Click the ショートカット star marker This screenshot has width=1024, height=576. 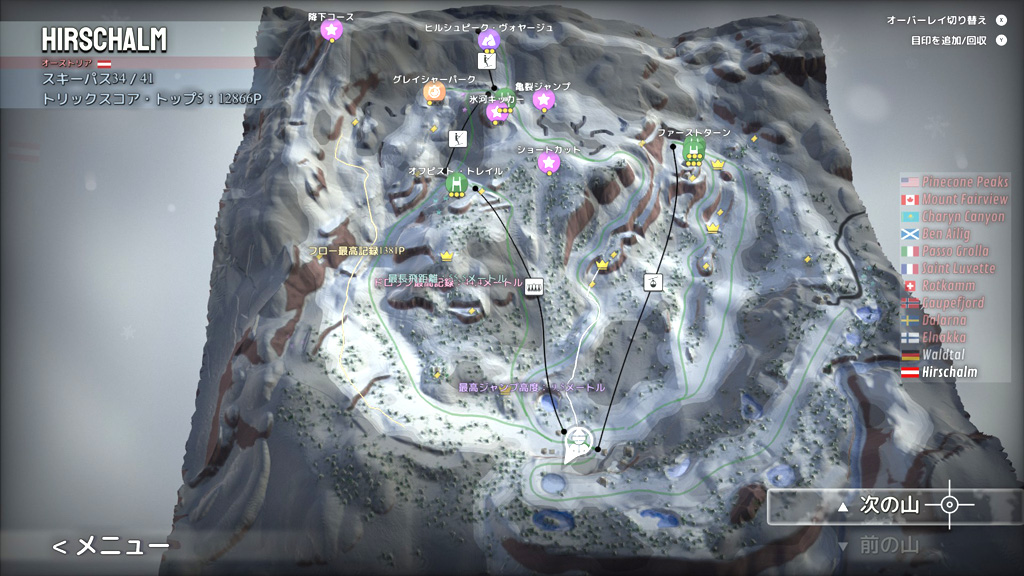(x=548, y=163)
